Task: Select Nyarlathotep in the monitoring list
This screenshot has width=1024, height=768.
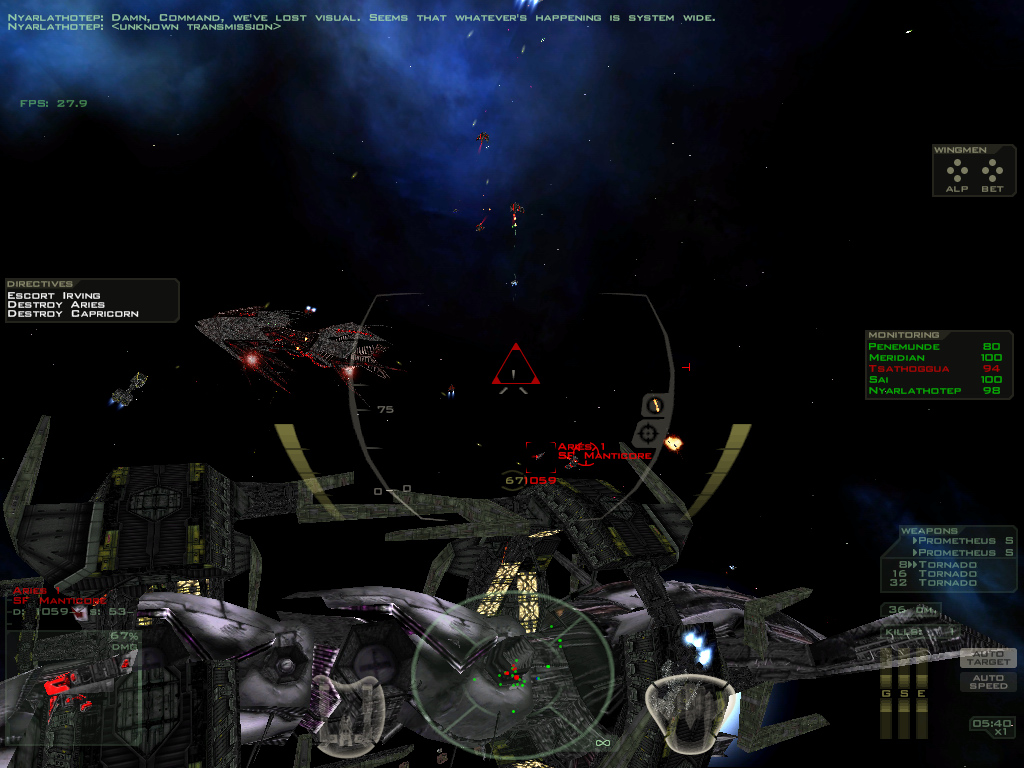Action: pyautogui.click(x=914, y=391)
